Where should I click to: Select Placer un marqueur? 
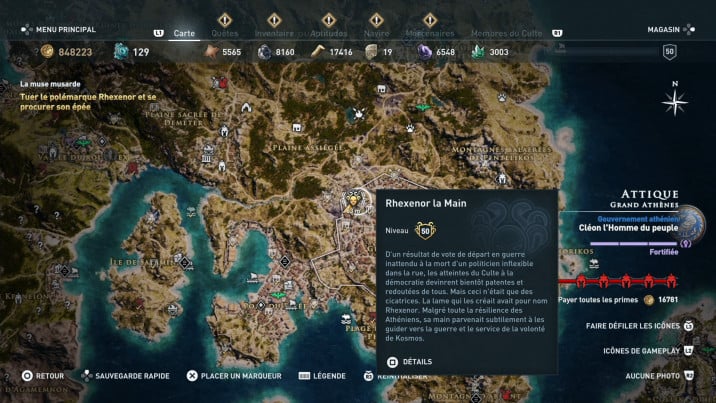240,376
